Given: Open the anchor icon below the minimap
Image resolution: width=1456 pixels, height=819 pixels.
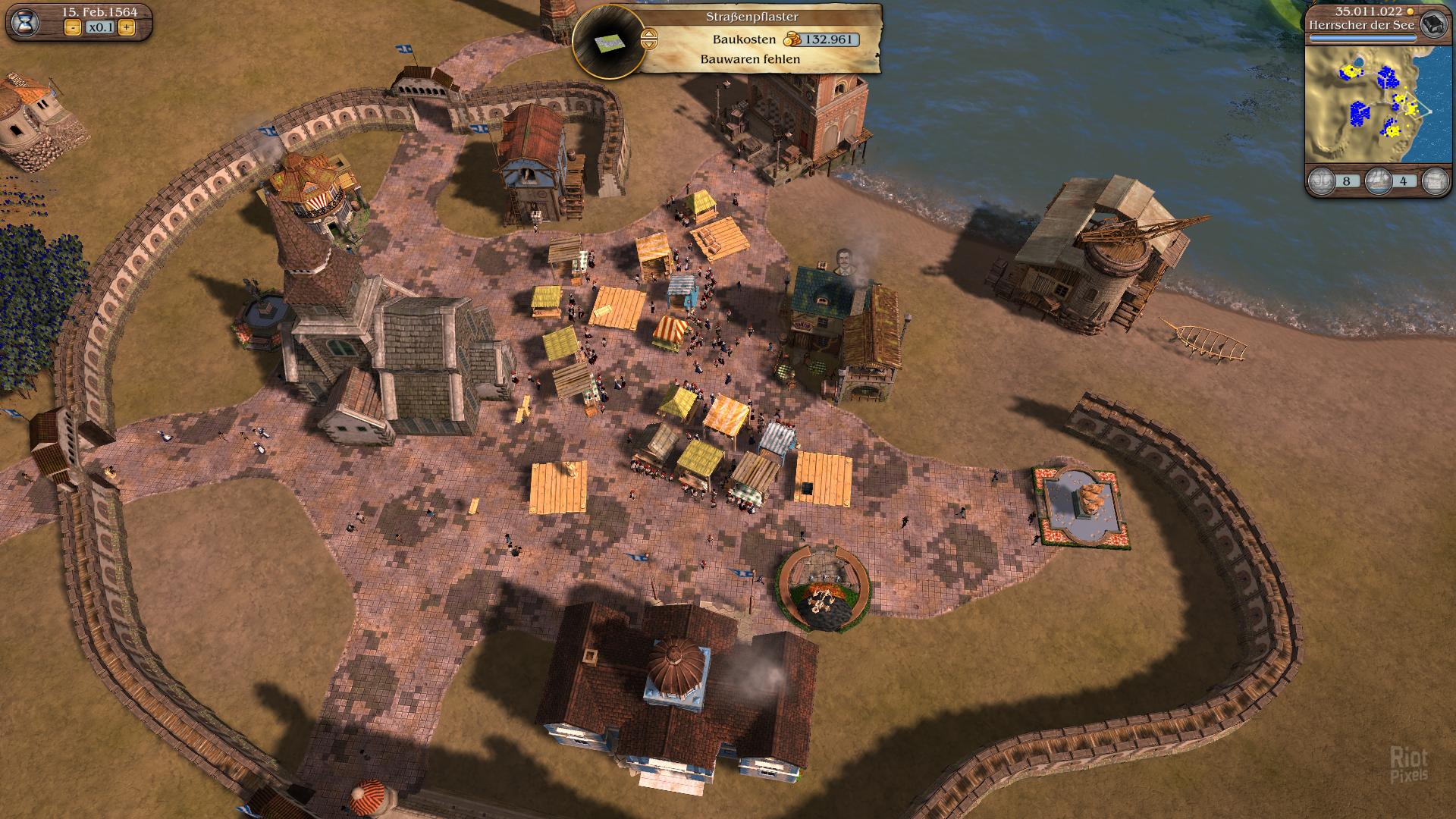Looking at the screenshot, I should [x=1322, y=181].
